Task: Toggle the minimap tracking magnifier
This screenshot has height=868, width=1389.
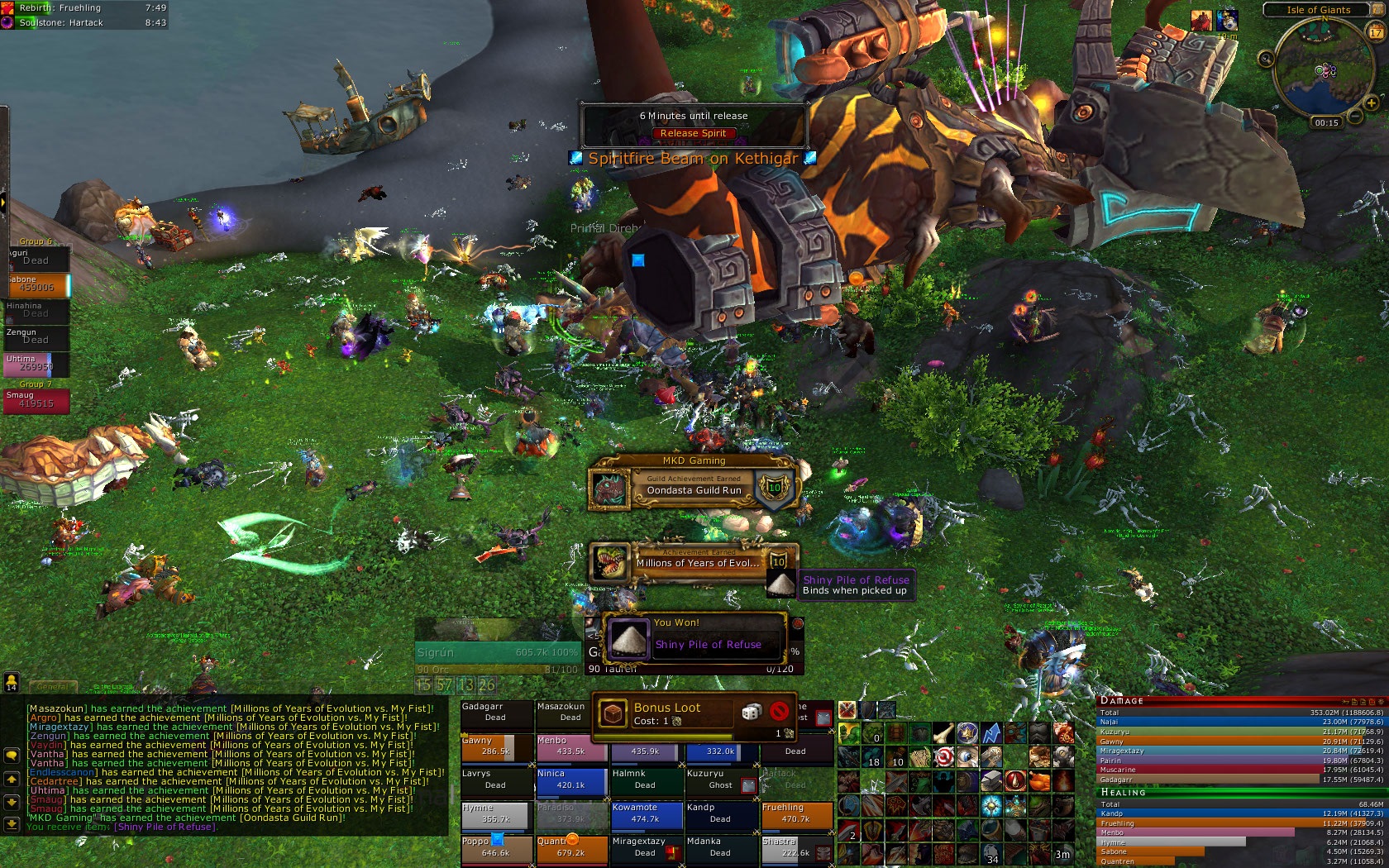Action: (x=1265, y=58)
